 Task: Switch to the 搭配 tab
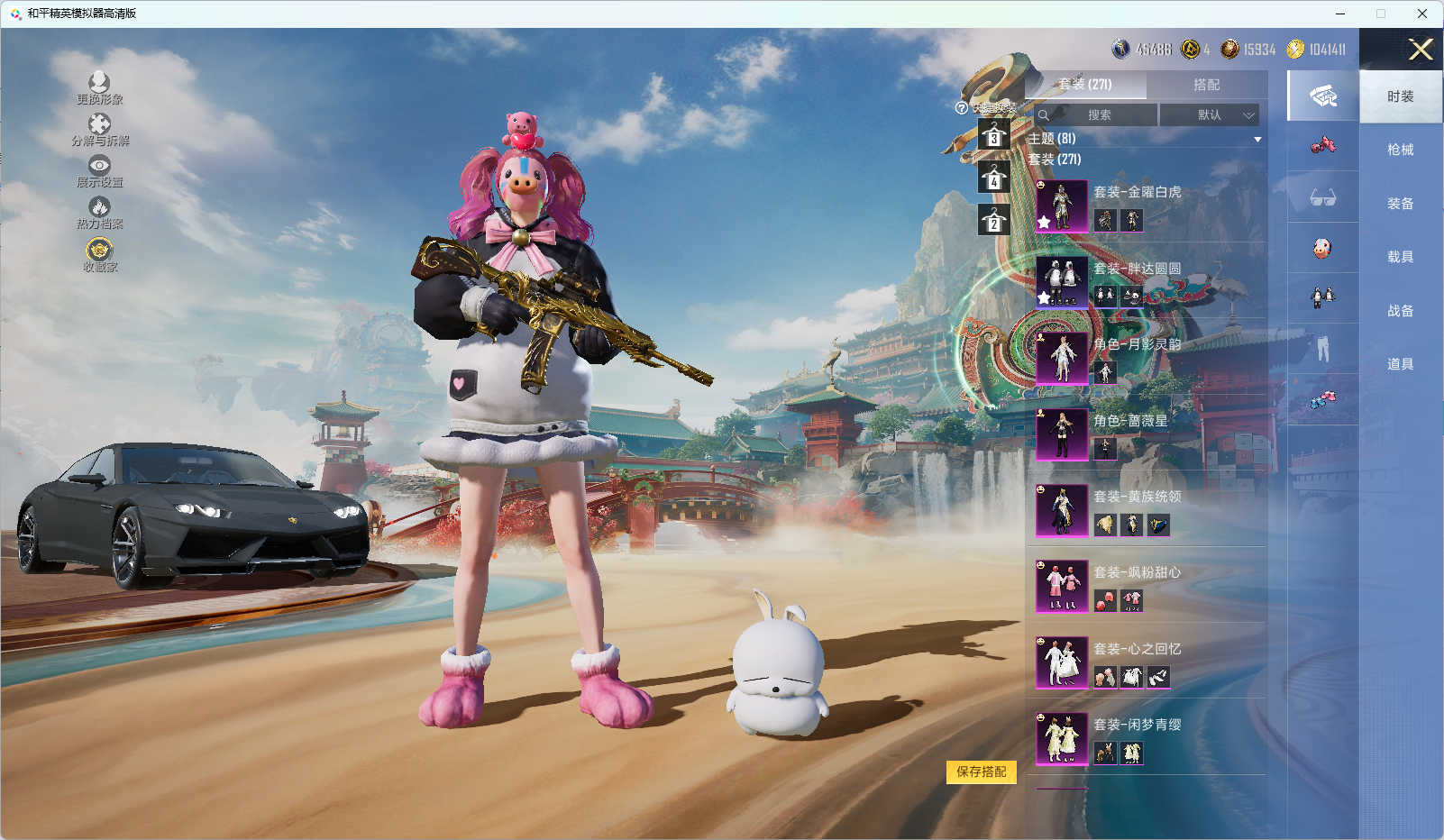point(1206,85)
